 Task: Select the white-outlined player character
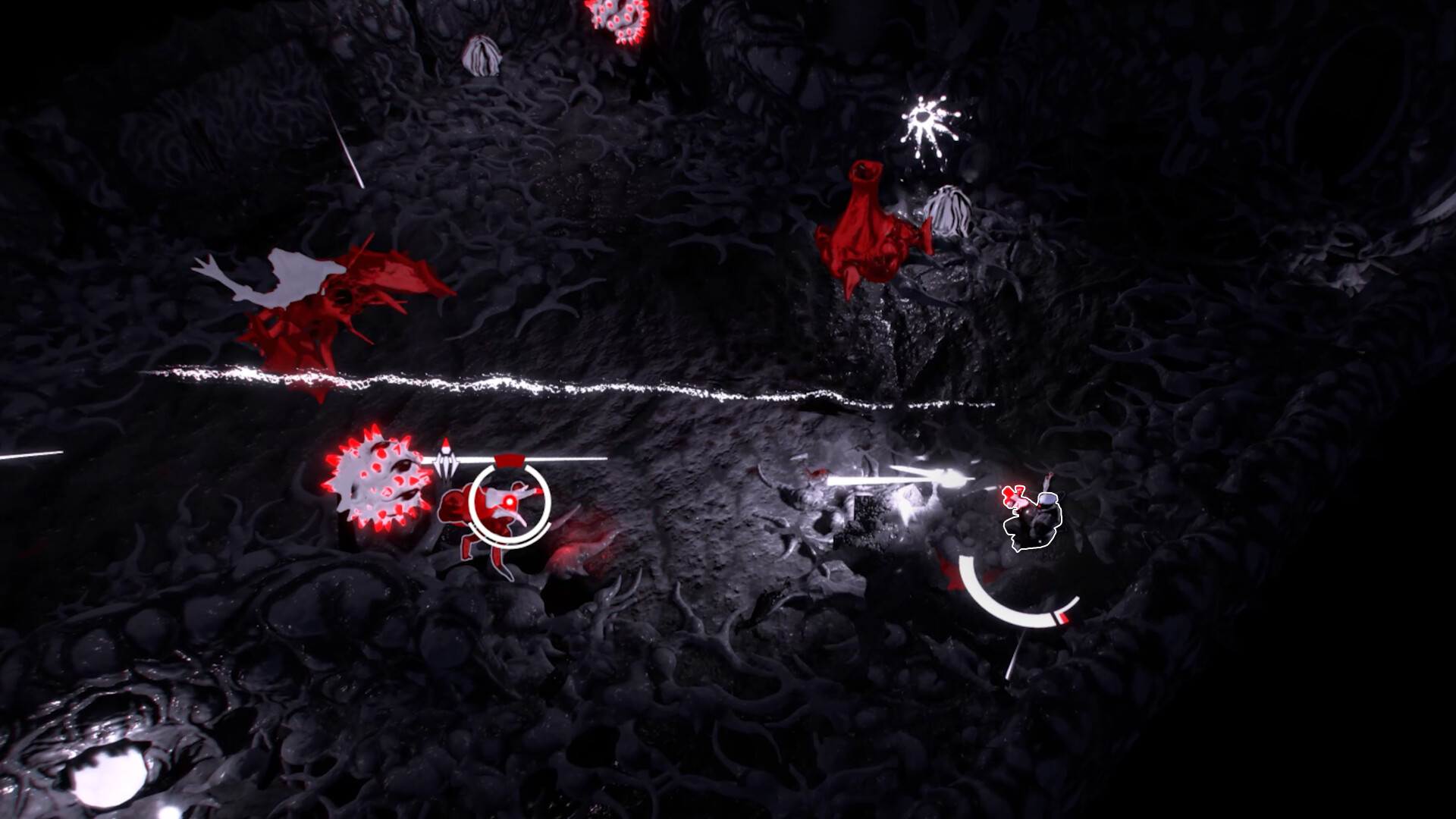pyautogui.click(x=1035, y=523)
